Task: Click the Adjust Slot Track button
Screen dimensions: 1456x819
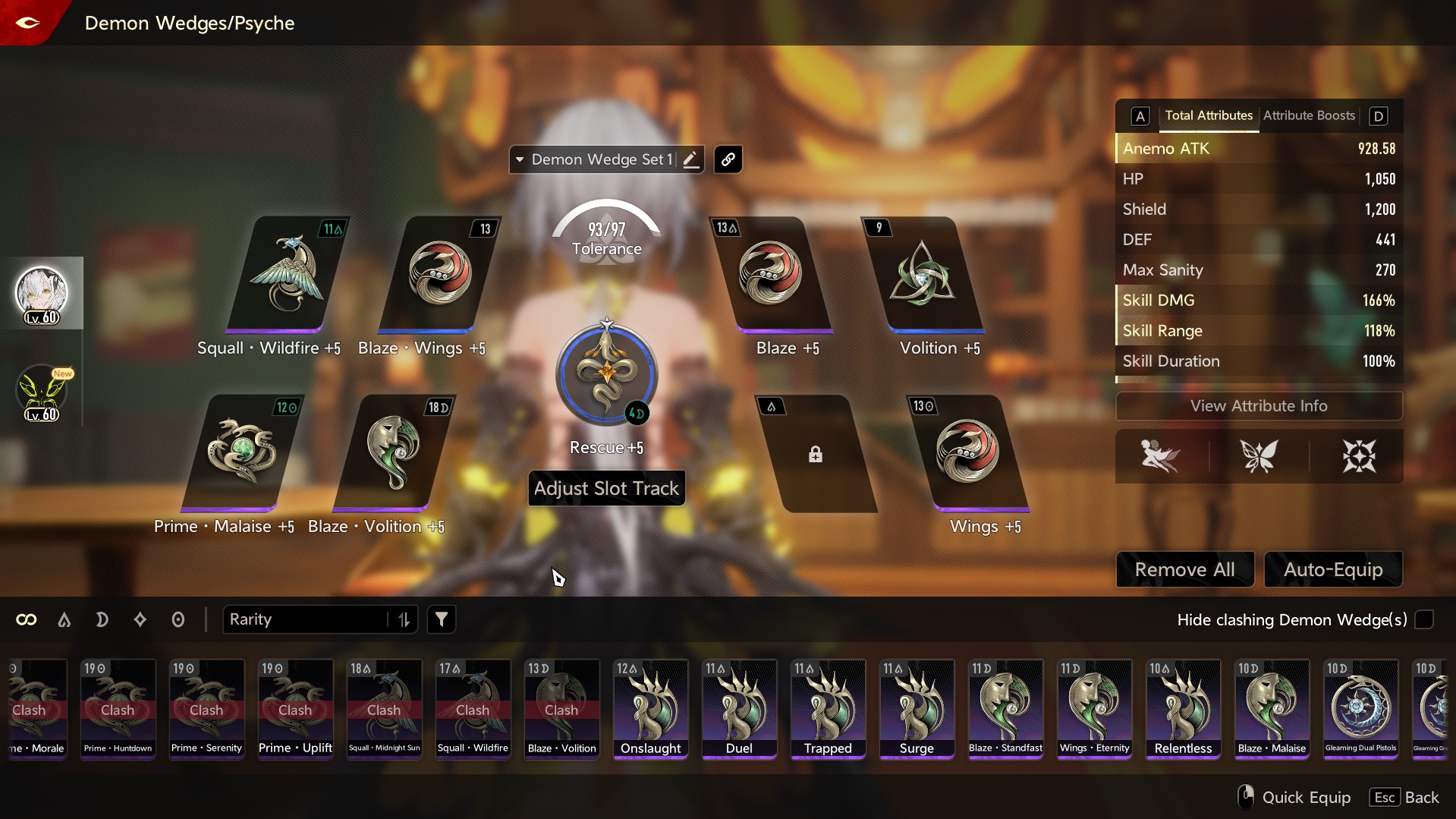Action: (x=606, y=488)
